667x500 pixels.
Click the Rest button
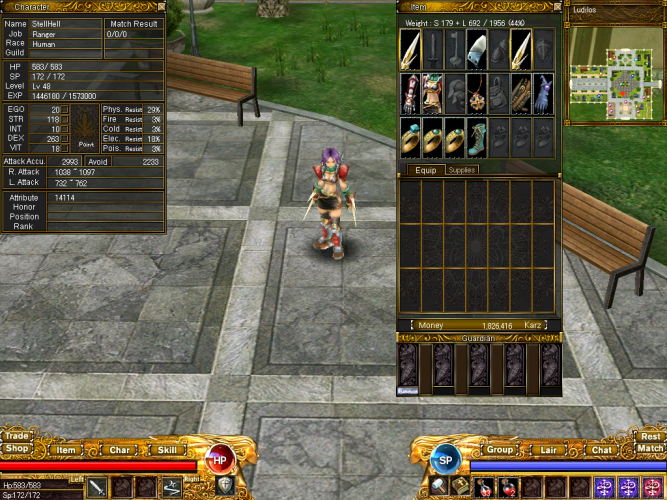[651, 436]
